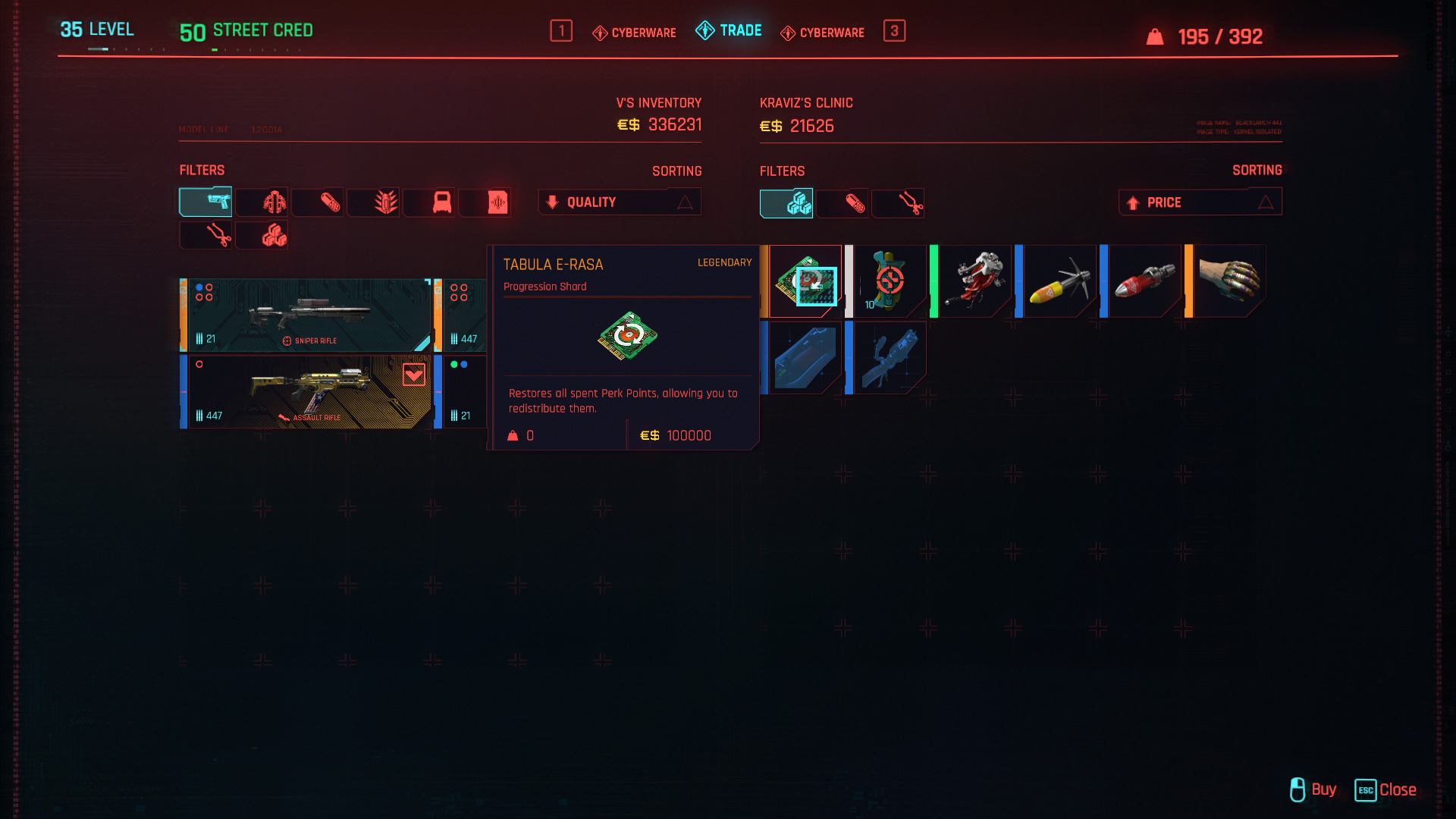Choose the vendor's forceps cyberware filter

pyautogui.click(x=899, y=203)
